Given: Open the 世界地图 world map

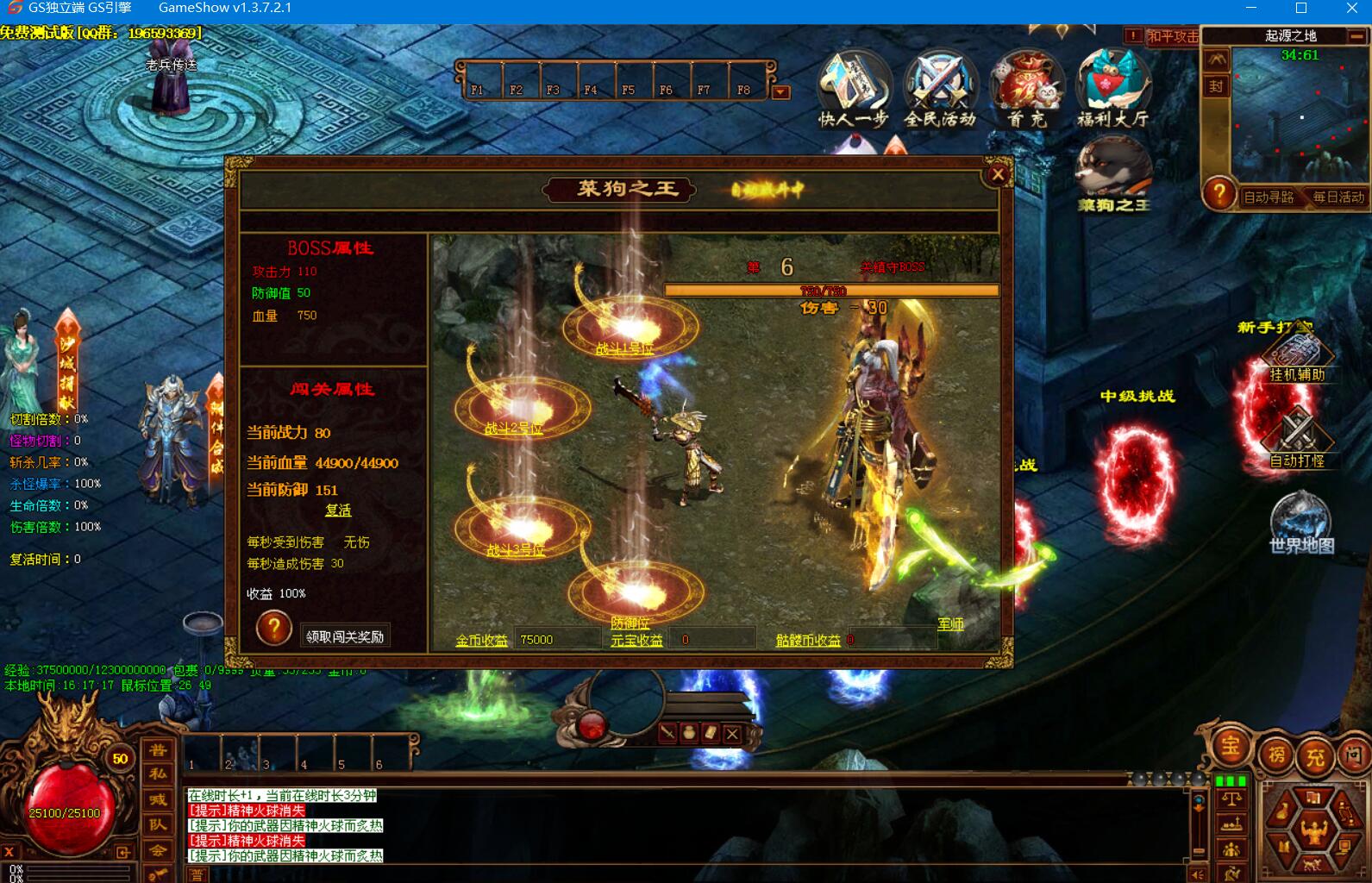Looking at the screenshot, I should click(1300, 523).
